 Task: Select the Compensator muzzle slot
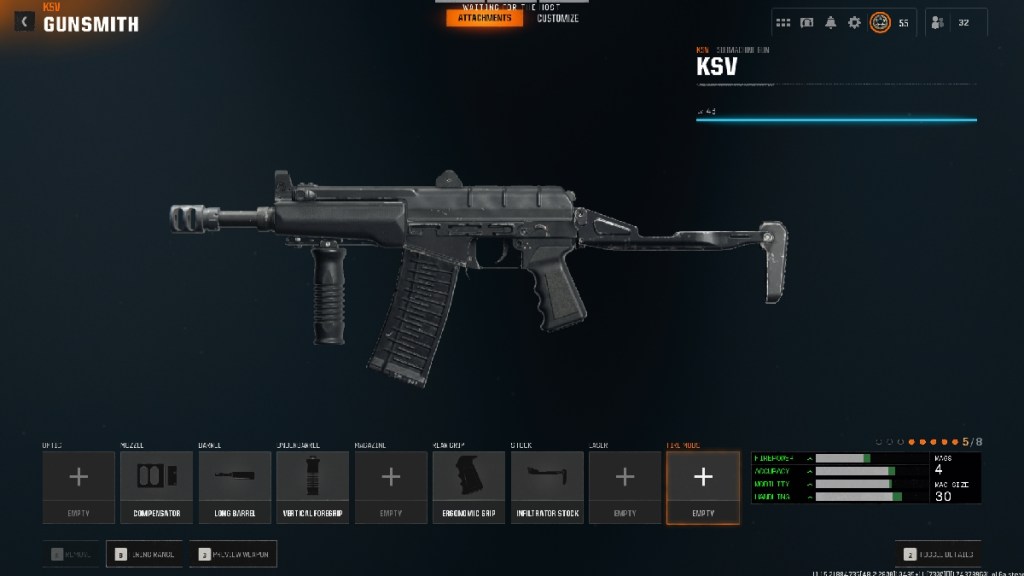[156, 487]
